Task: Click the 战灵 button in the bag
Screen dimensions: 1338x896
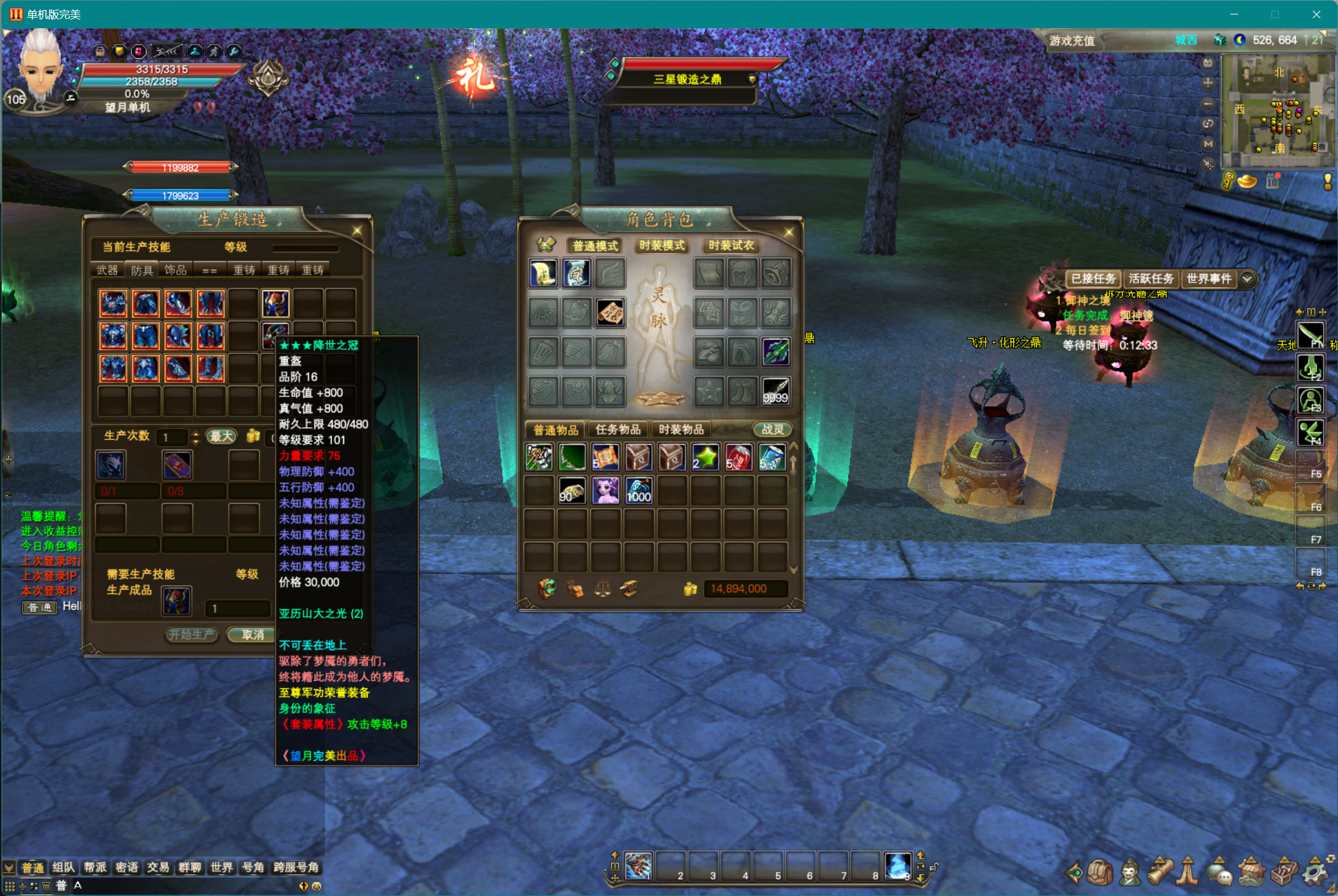Action: tap(772, 429)
